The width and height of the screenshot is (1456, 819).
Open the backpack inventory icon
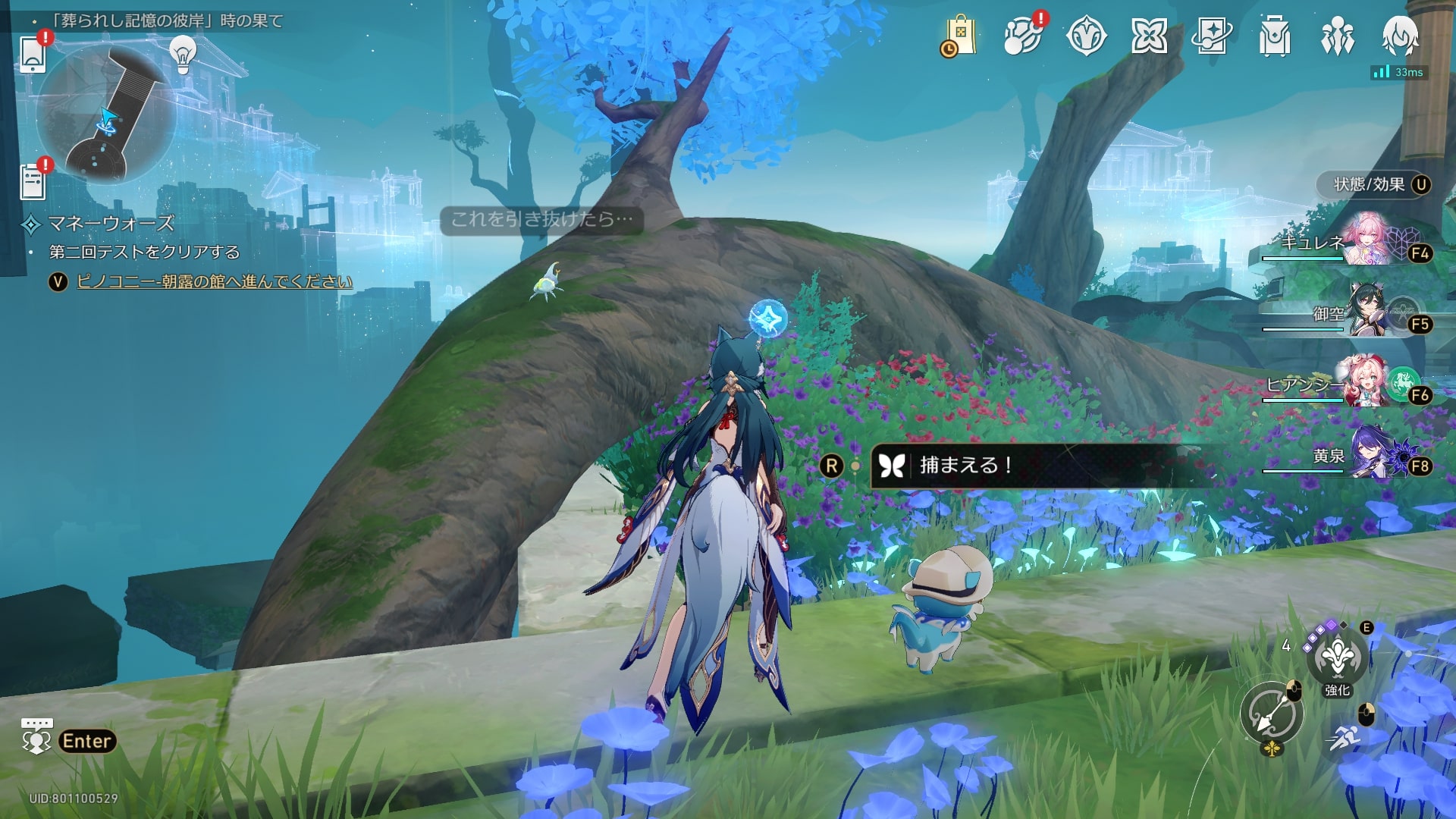[x=1275, y=36]
